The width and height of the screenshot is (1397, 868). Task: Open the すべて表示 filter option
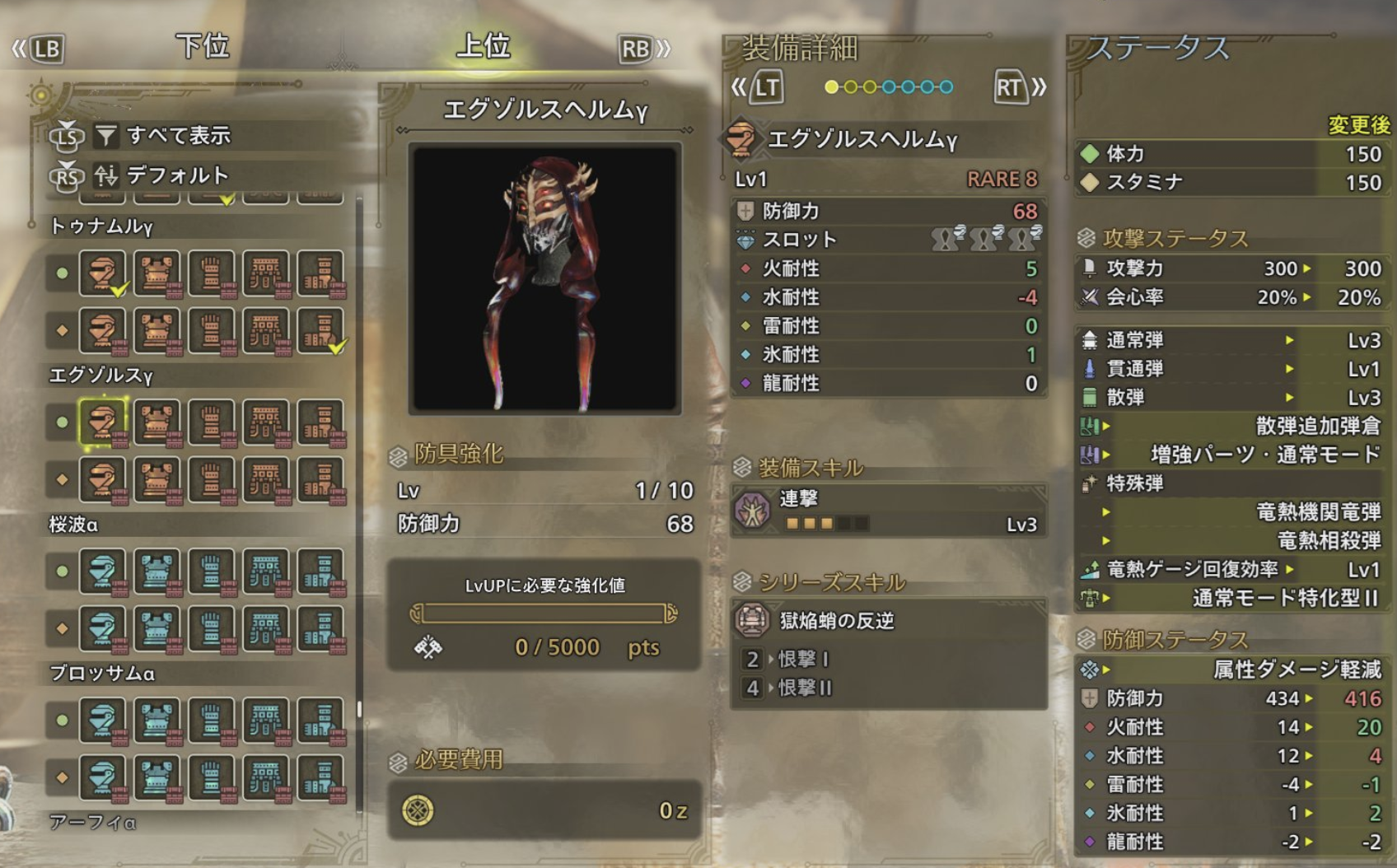coord(178,135)
